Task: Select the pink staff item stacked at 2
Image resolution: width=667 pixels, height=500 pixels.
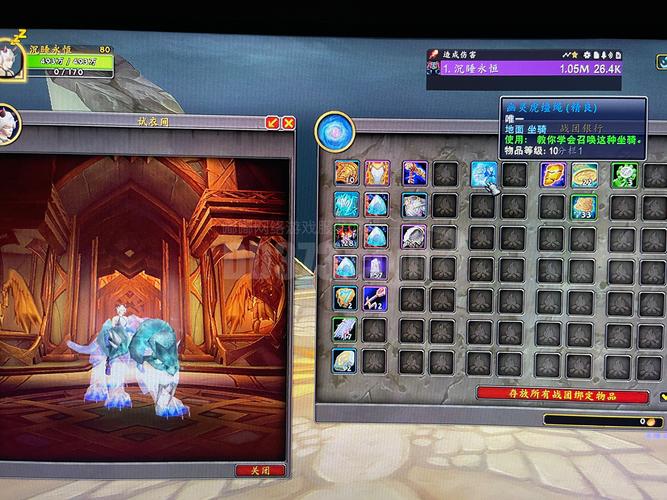Action: click(x=376, y=297)
